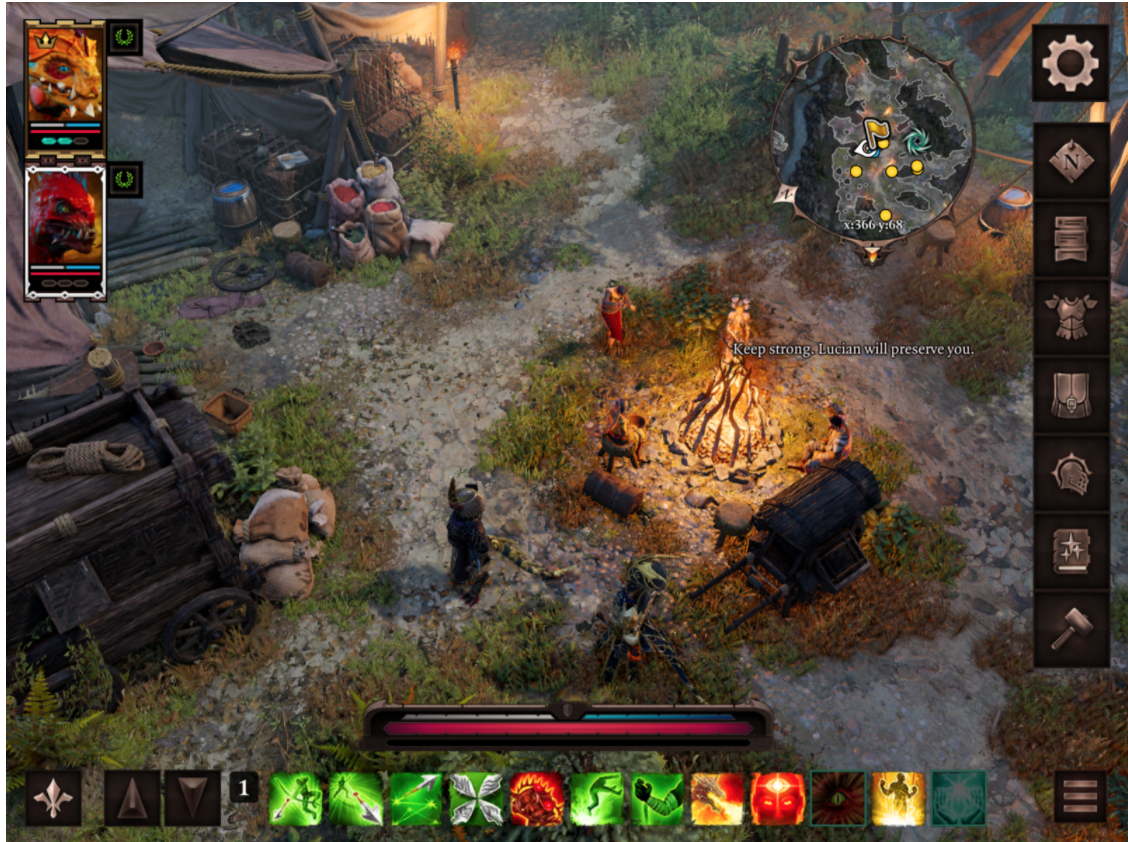Open the three-bar menu button

[x=1080, y=797]
